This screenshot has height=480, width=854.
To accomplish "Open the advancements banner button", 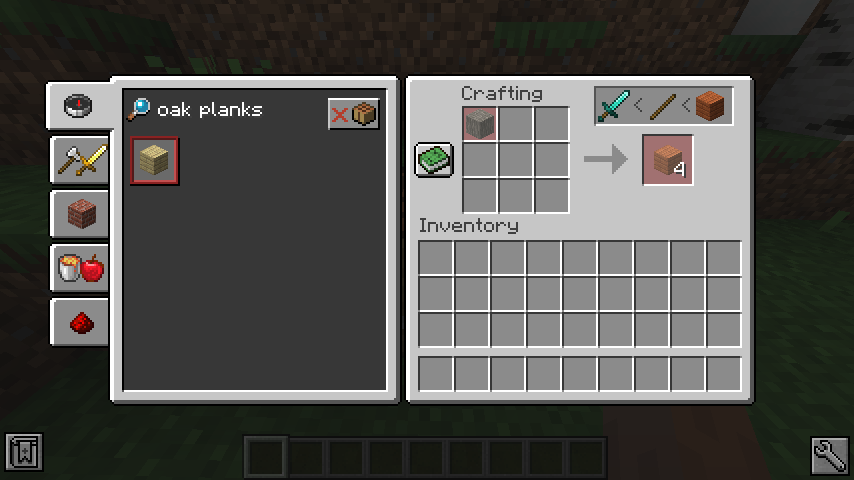I will point(23,453).
